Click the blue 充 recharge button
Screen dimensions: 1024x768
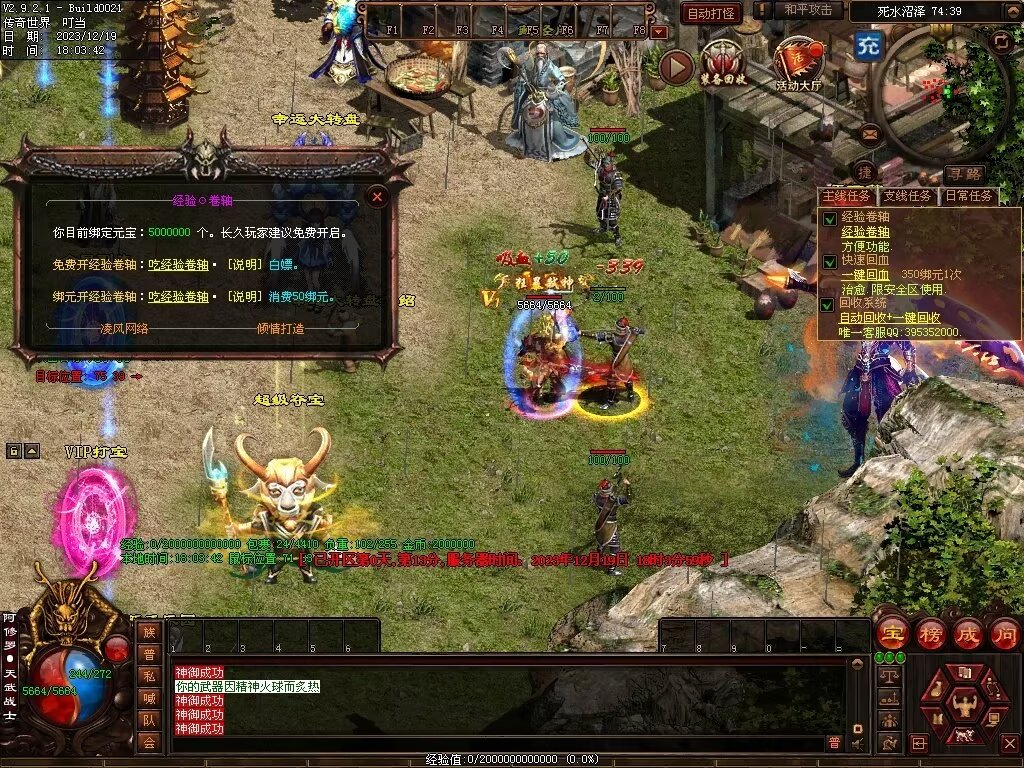click(x=867, y=46)
